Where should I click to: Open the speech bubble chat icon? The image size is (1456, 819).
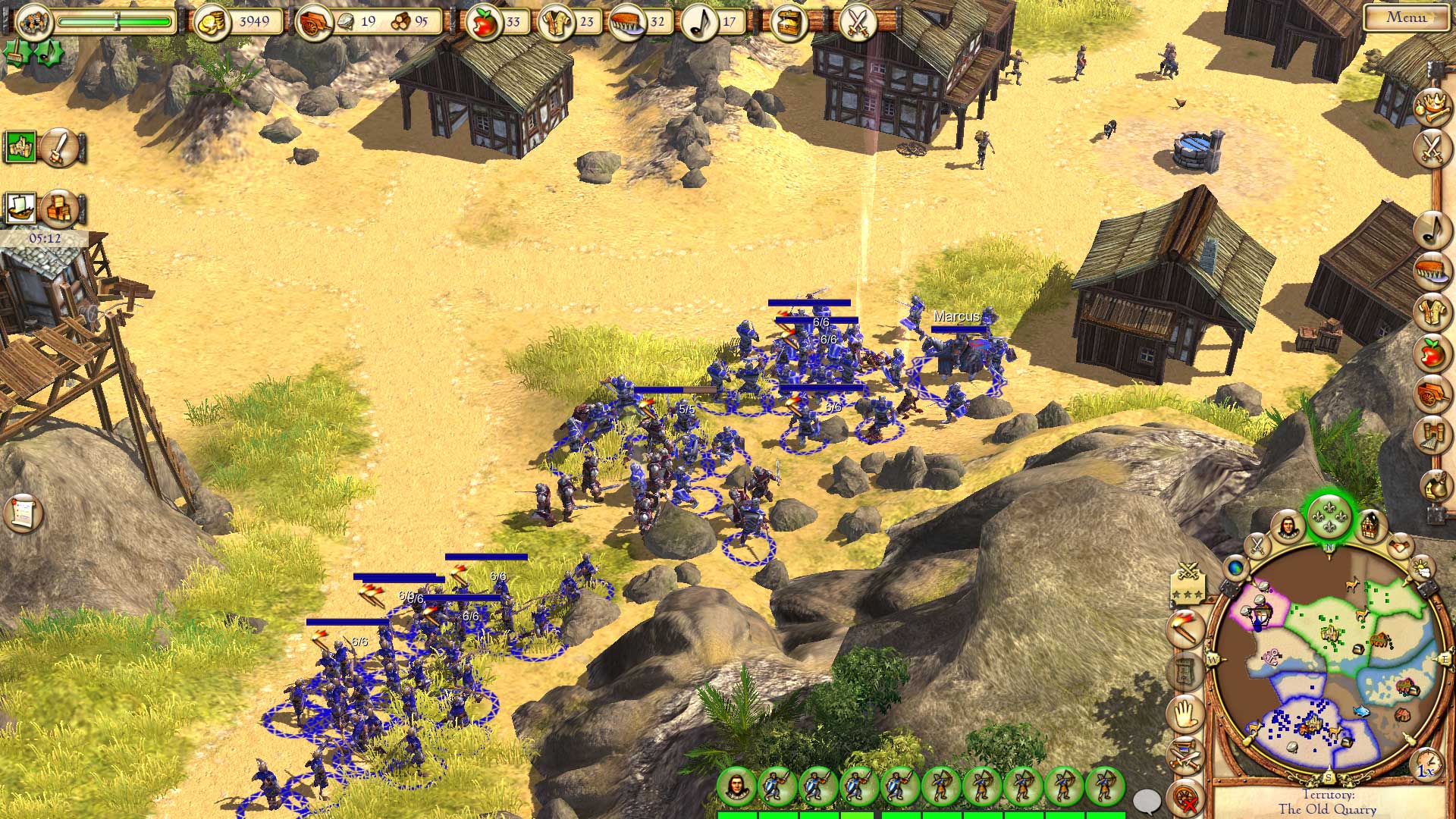pyautogui.click(x=1147, y=800)
